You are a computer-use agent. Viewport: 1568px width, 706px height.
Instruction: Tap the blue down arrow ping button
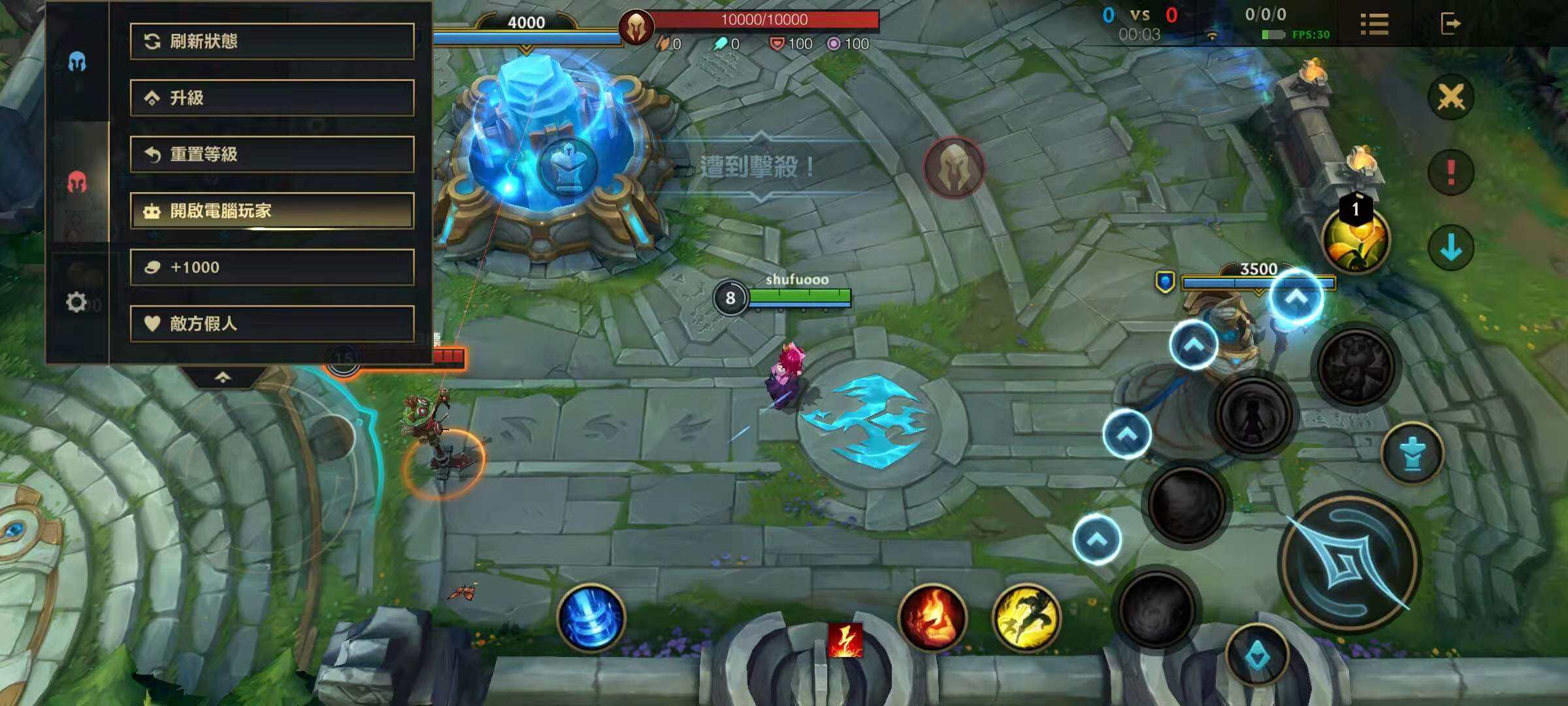pyautogui.click(x=1450, y=248)
